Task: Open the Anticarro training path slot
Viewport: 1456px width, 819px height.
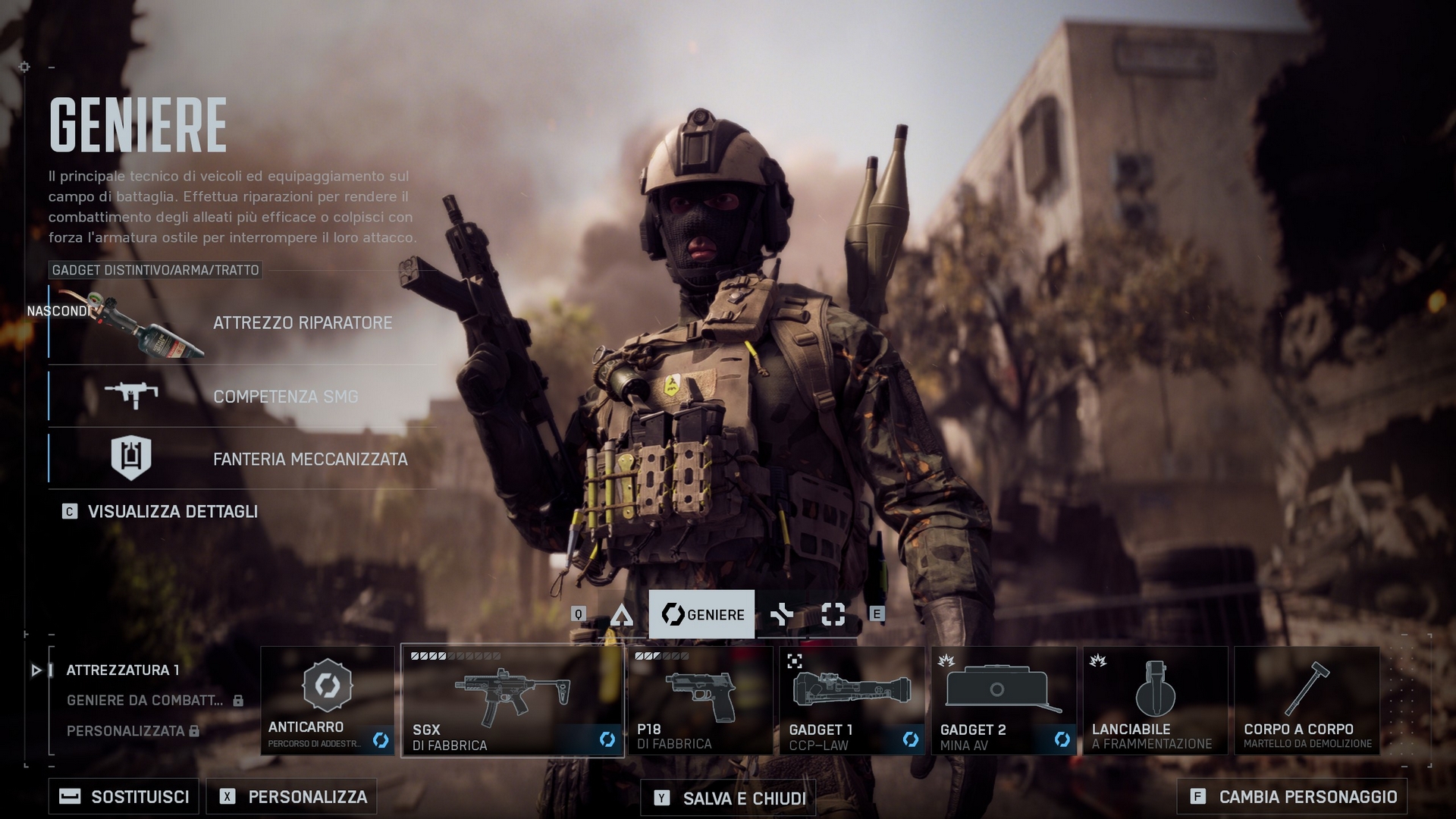Action: click(328, 701)
